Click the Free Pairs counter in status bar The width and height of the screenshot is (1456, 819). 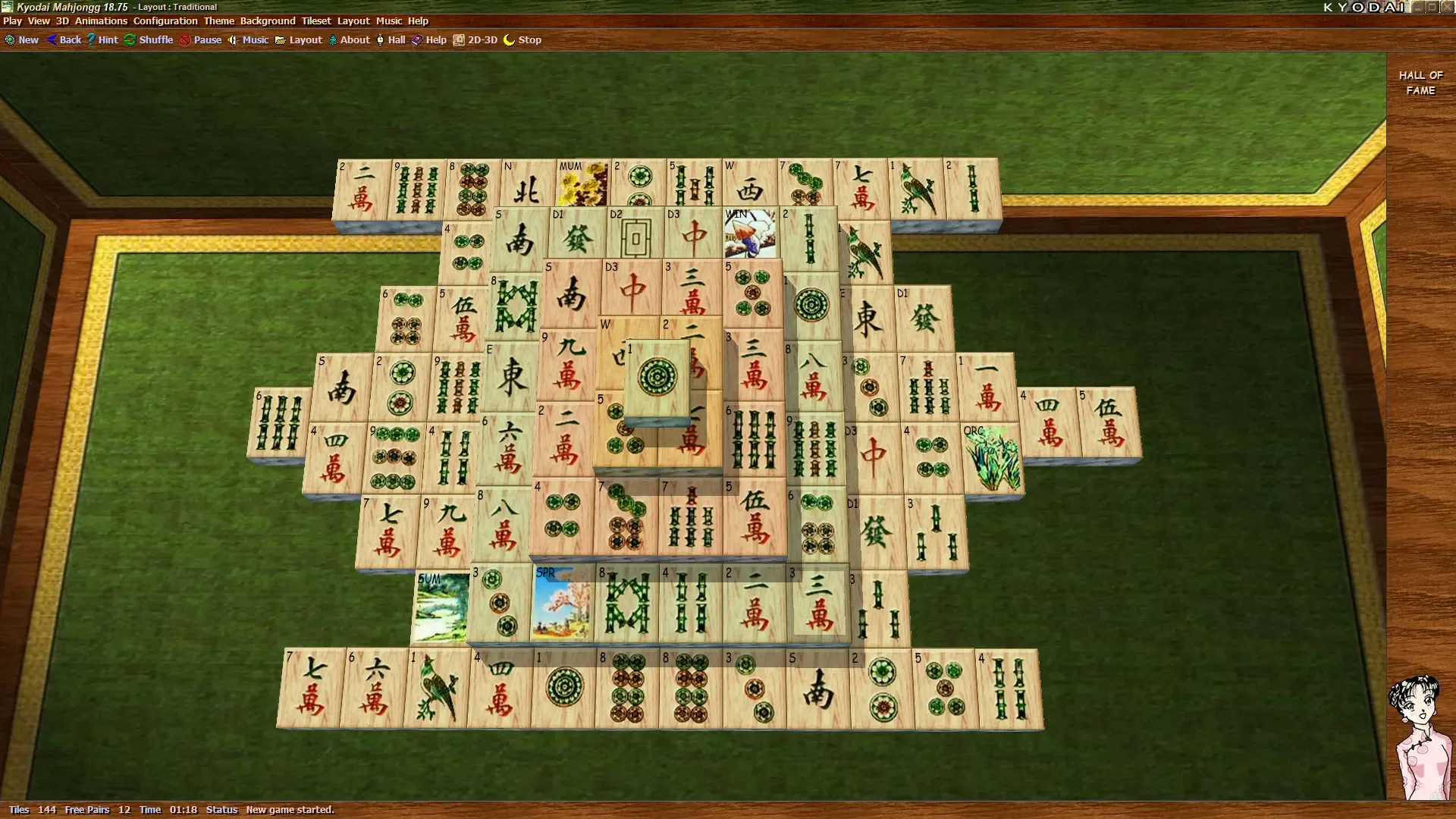coord(87,809)
